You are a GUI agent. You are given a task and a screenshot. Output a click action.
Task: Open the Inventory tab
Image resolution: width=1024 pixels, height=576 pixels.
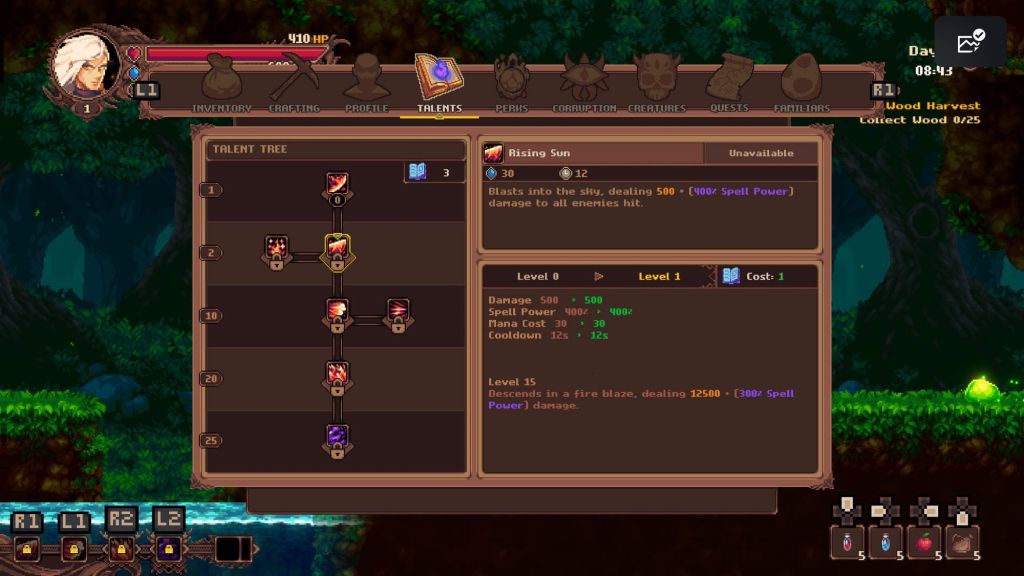(x=221, y=85)
